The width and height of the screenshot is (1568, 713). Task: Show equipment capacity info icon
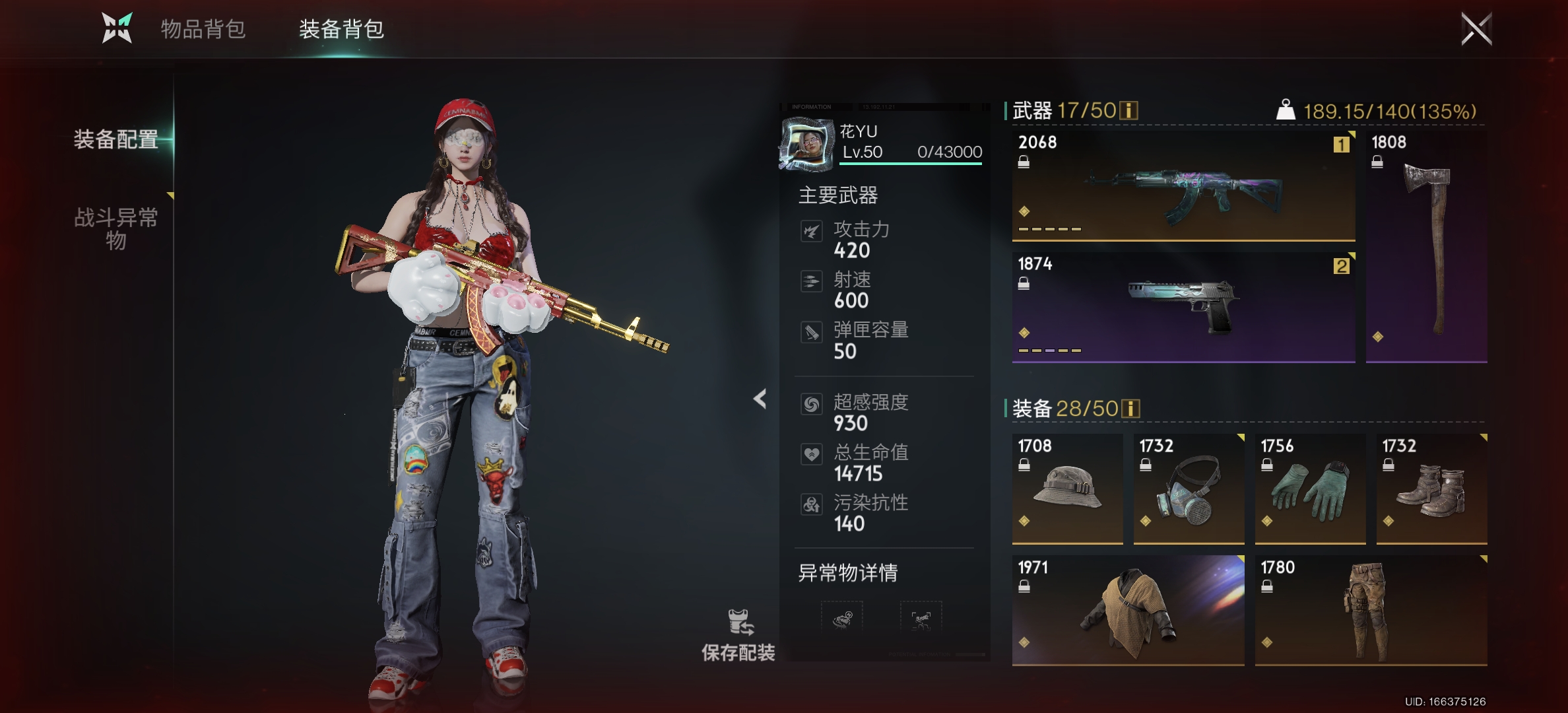click(x=1130, y=409)
